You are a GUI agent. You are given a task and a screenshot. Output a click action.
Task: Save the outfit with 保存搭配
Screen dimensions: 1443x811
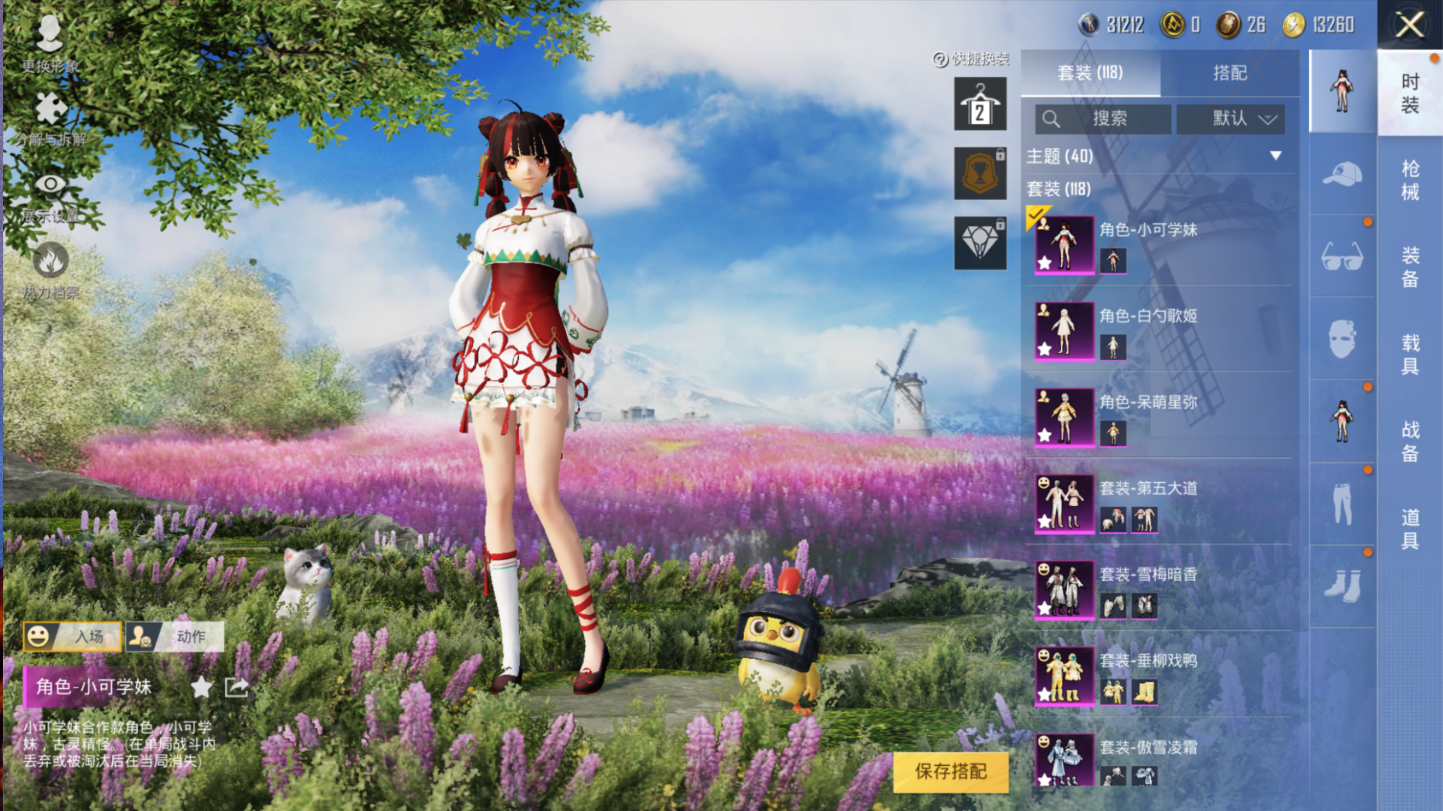(950, 771)
